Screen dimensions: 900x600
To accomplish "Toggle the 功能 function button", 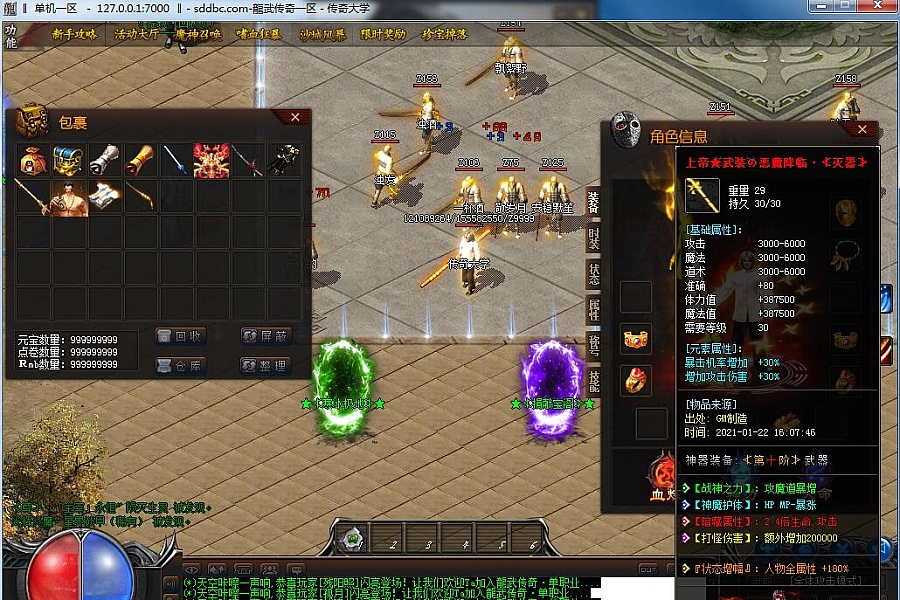I will point(11,35).
